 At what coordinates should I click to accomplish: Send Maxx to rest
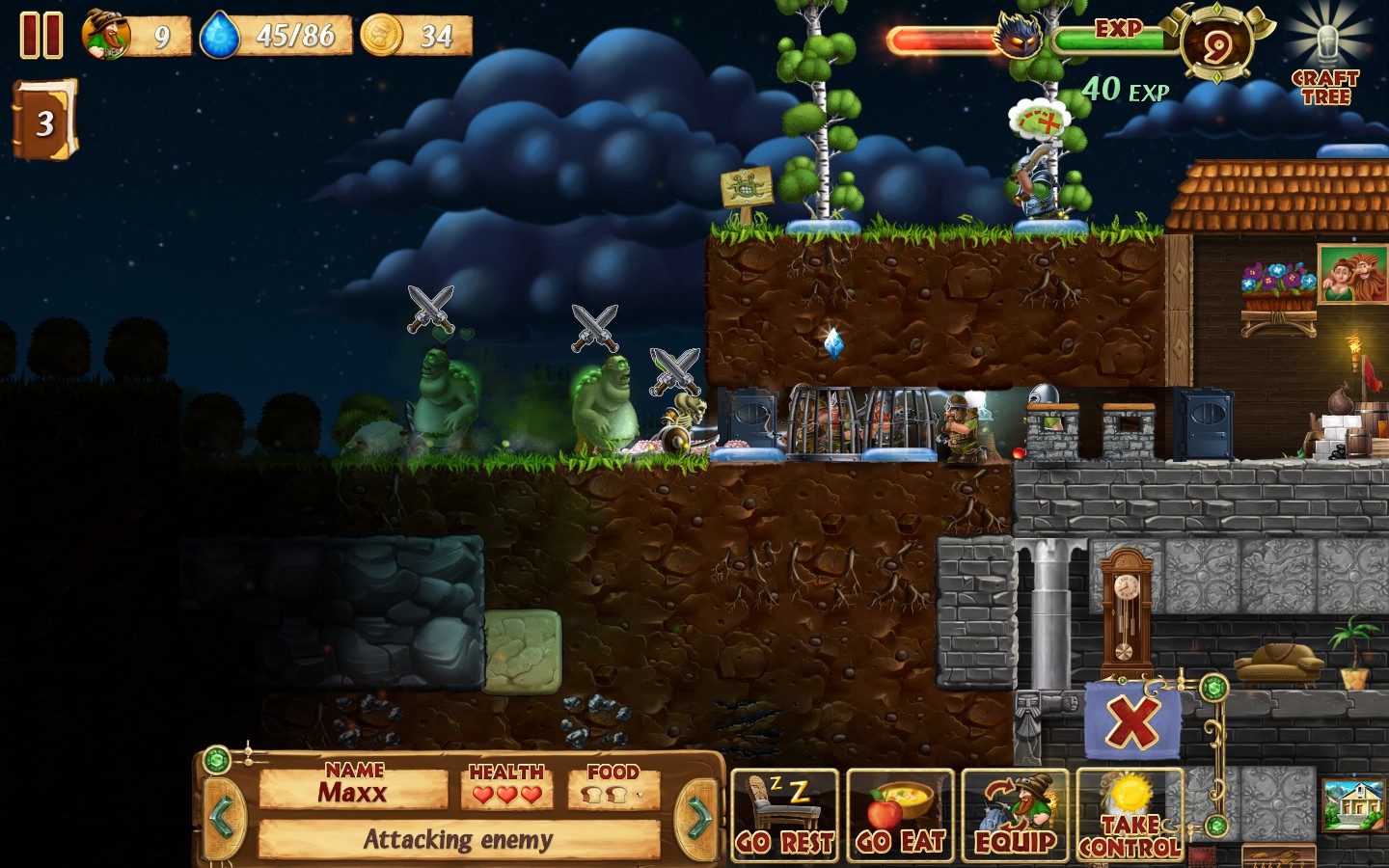[785, 816]
